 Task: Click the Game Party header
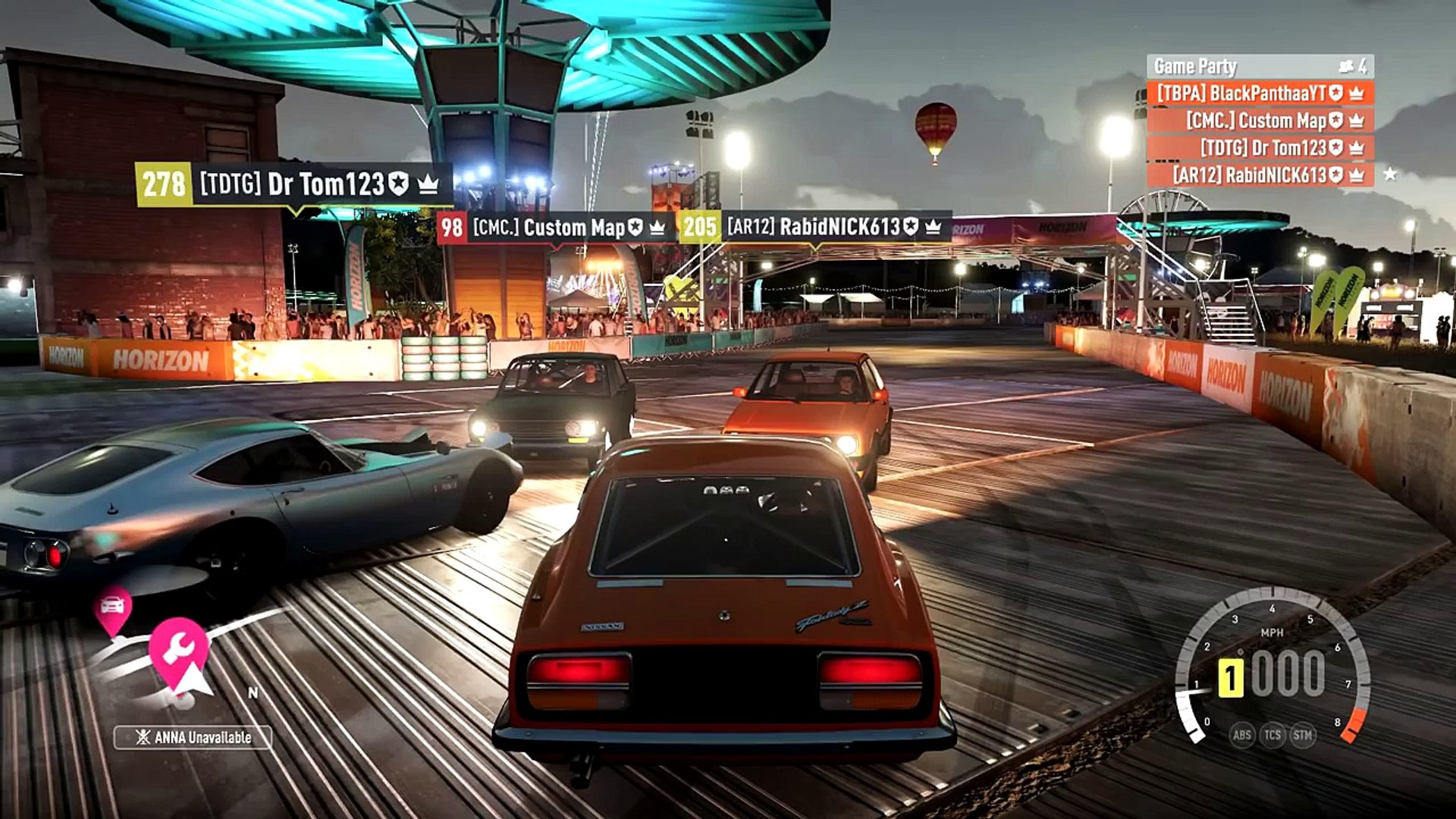tap(1260, 67)
